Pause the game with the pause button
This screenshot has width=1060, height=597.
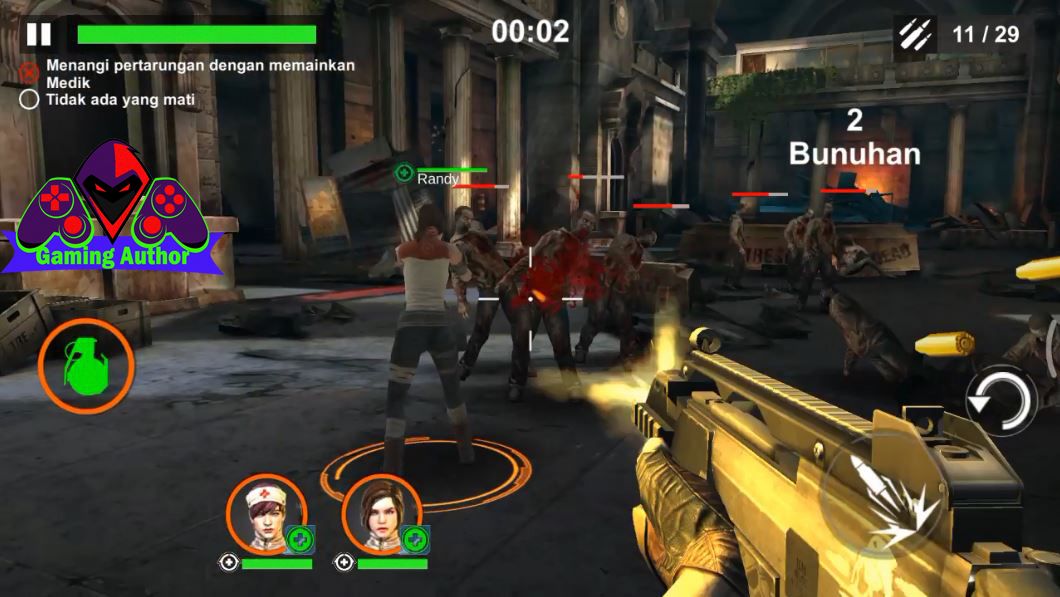tap(39, 34)
